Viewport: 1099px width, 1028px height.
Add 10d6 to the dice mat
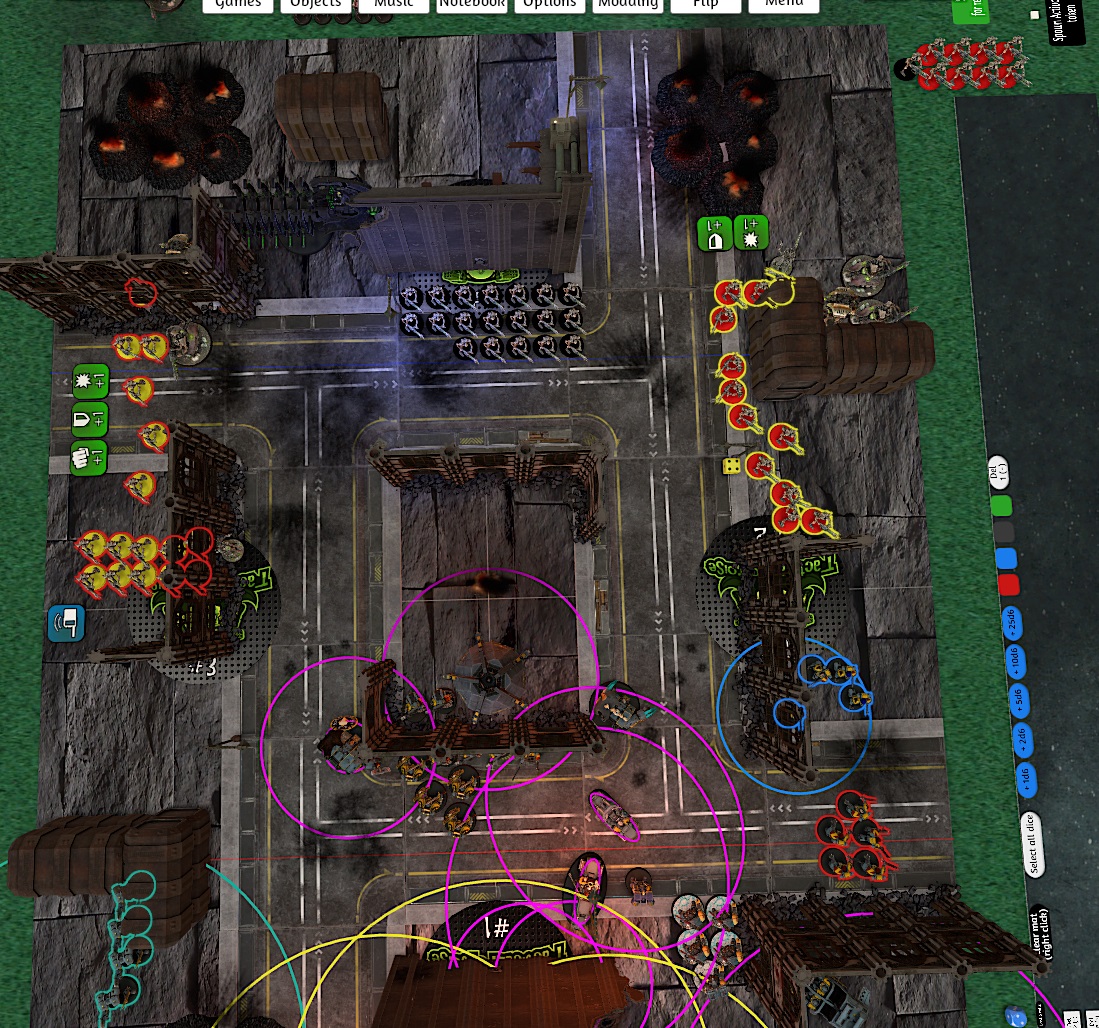click(x=1015, y=660)
